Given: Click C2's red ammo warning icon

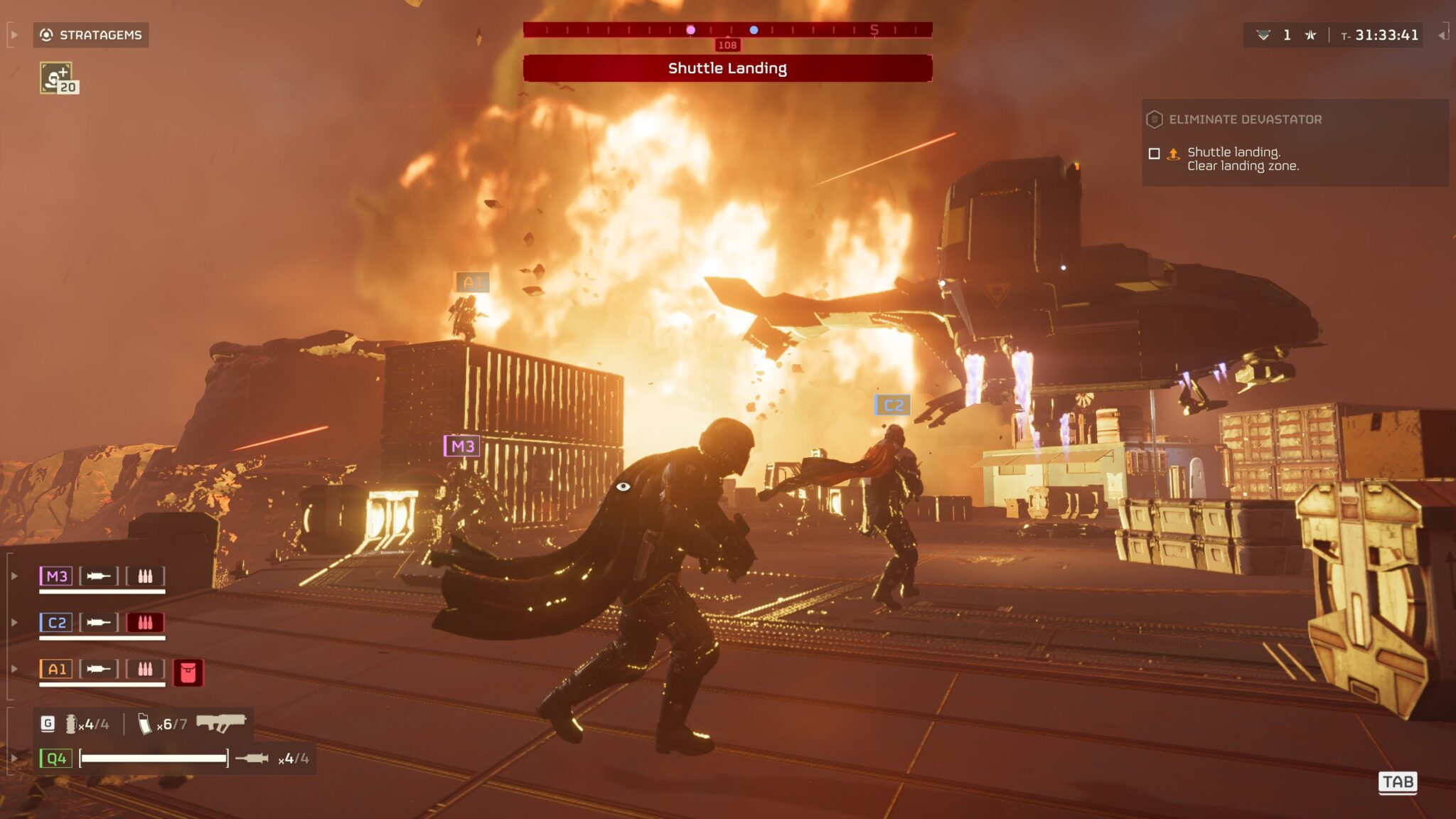Looking at the screenshot, I should (x=145, y=623).
